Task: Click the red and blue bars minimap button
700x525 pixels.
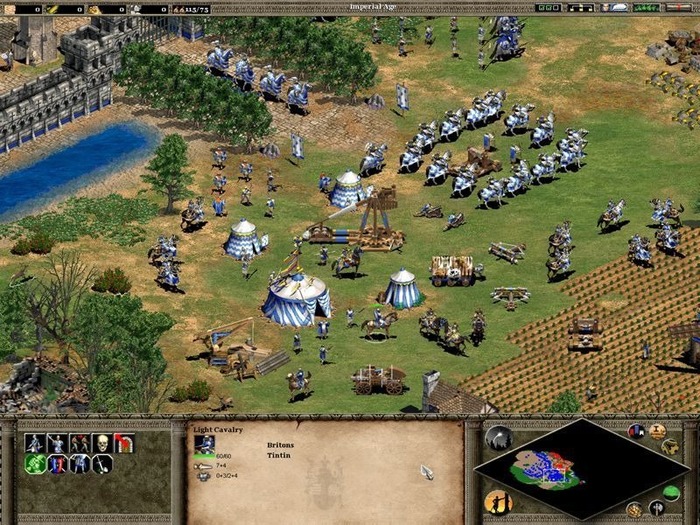Action: point(636,431)
